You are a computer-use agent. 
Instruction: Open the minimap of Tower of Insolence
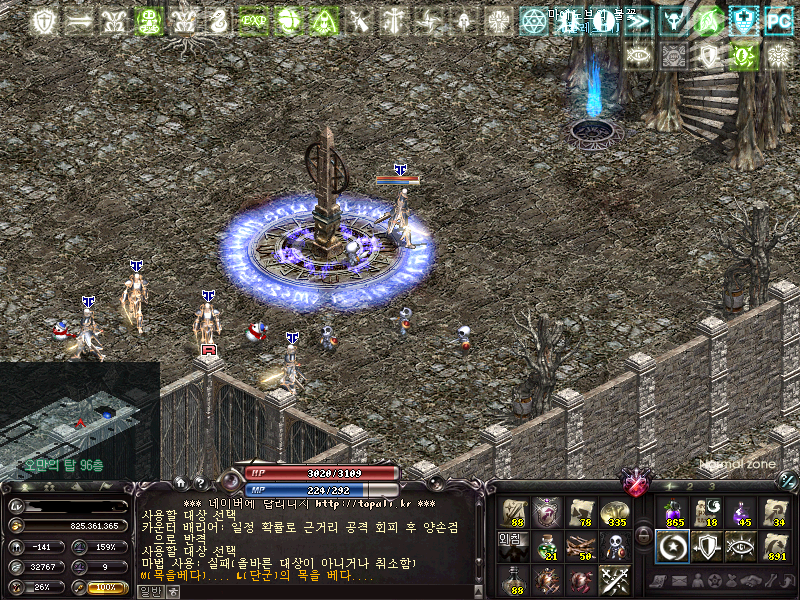[78, 420]
